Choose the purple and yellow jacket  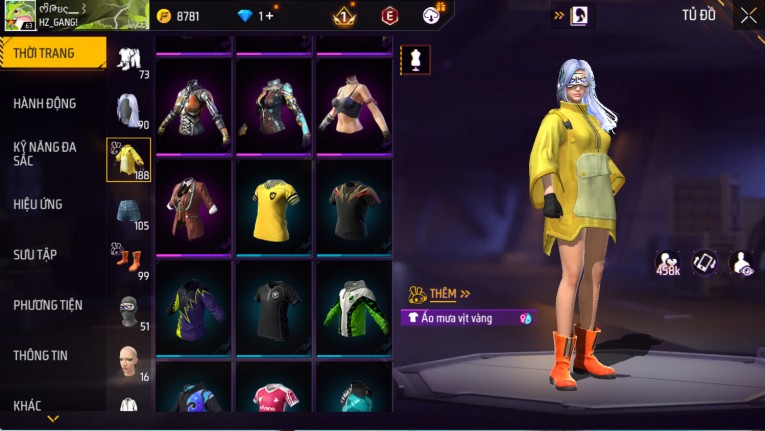pyautogui.click(x=193, y=308)
